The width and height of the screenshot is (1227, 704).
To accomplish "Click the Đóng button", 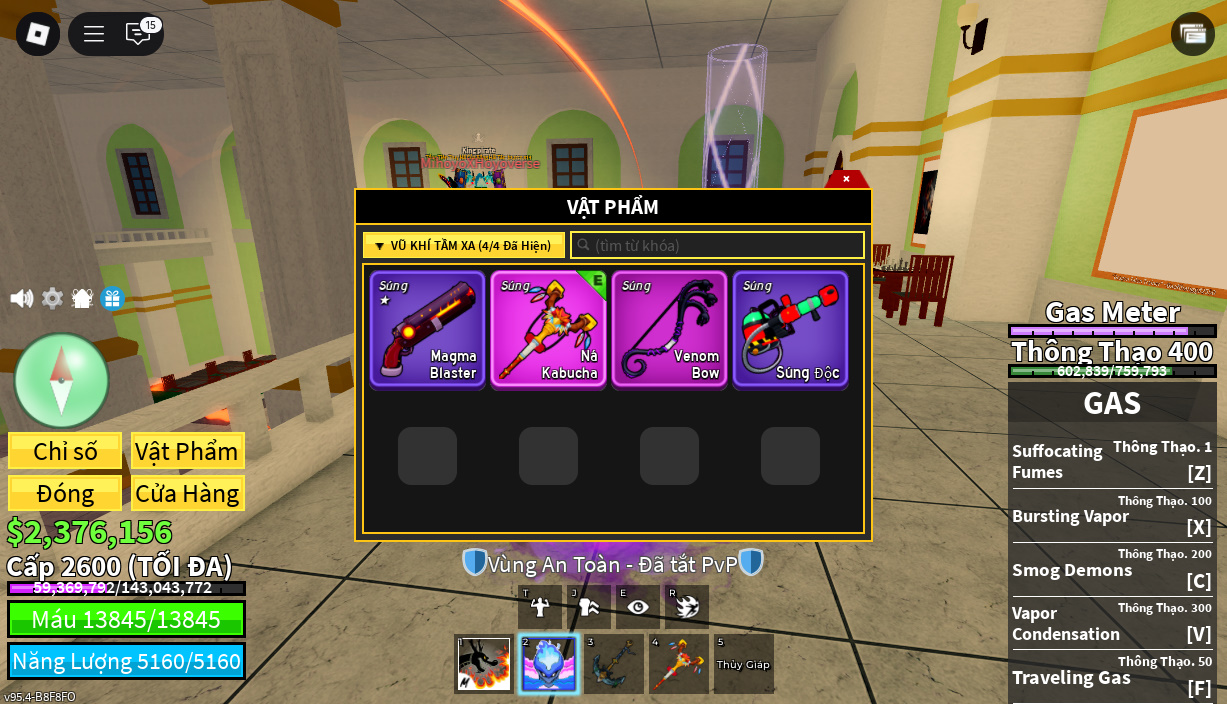I will pos(65,493).
